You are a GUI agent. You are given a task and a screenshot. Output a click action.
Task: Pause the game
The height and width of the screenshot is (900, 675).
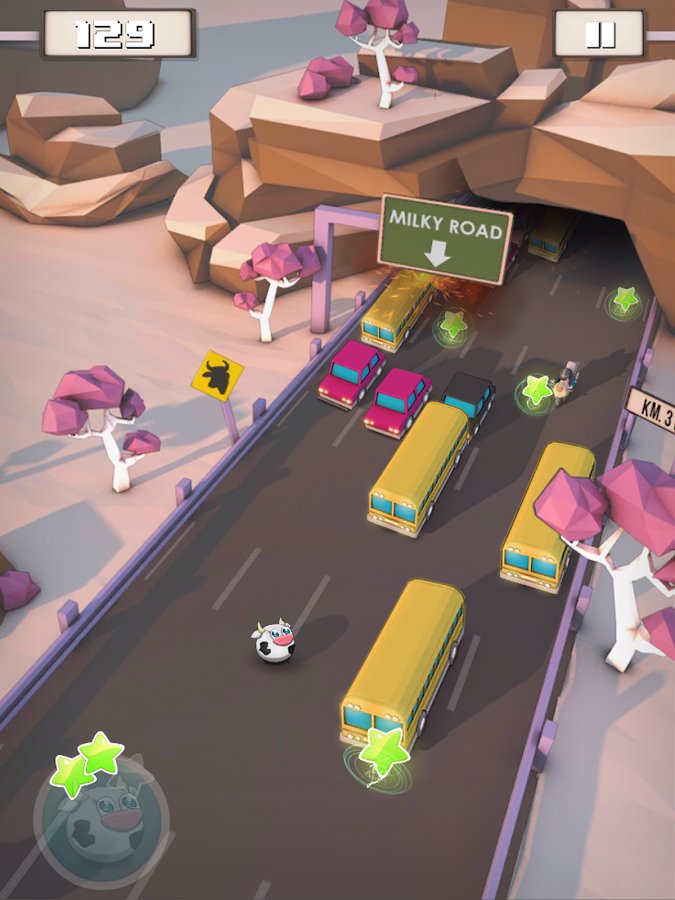click(x=599, y=35)
